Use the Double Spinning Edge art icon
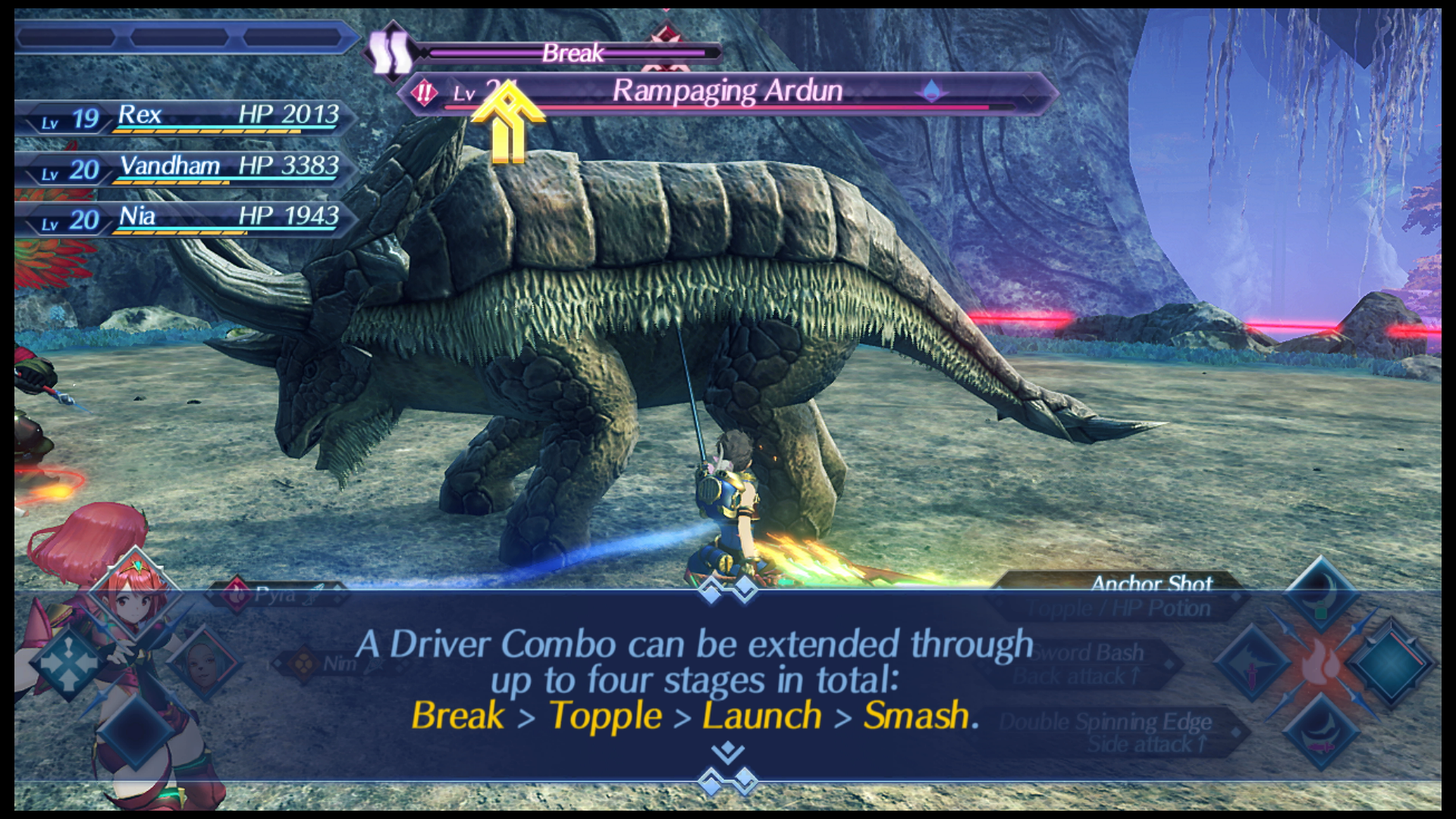Viewport: 1456px width, 819px height. [x=1320, y=733]
